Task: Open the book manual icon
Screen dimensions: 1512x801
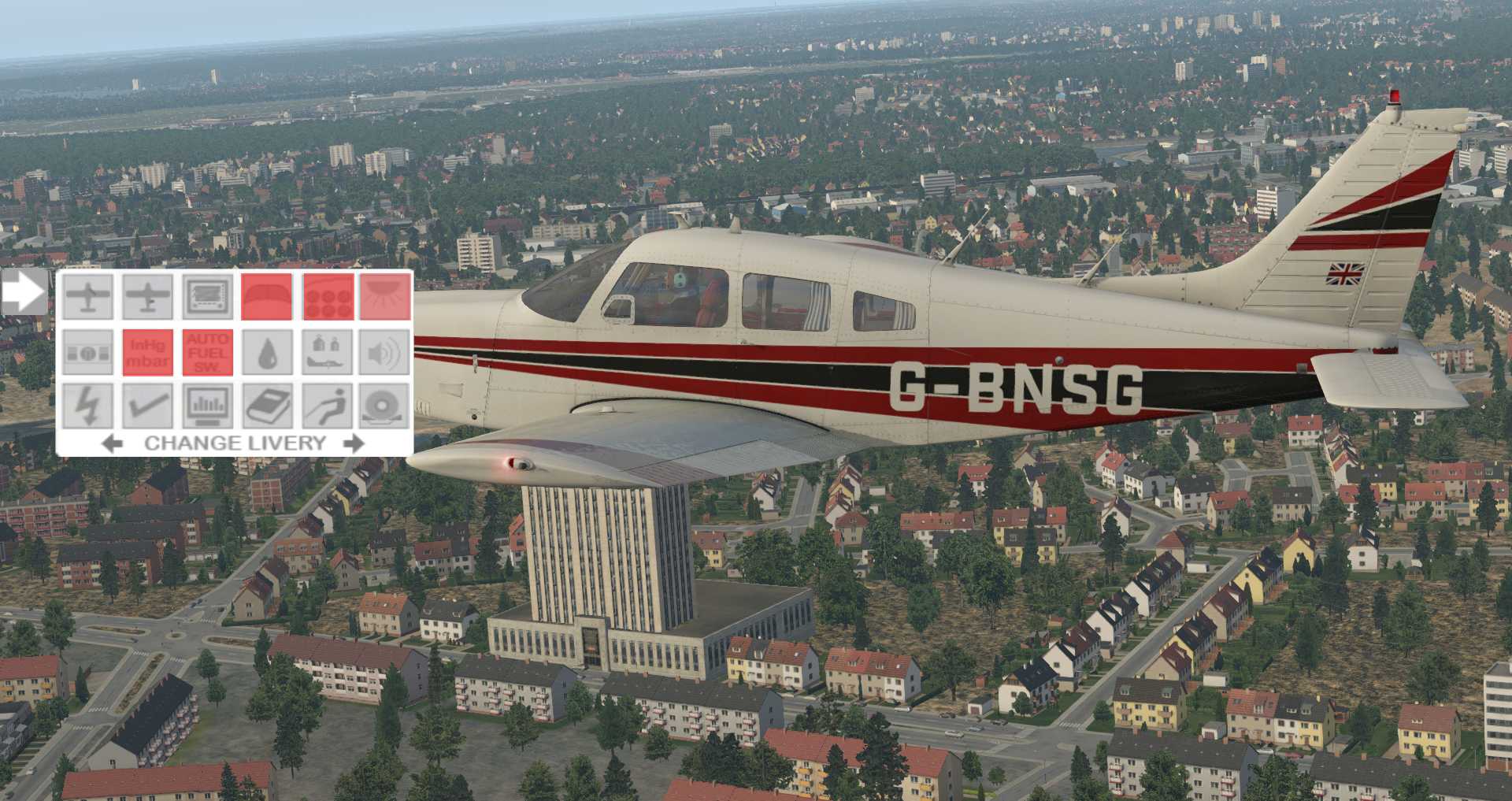Action: pos(266,406)
